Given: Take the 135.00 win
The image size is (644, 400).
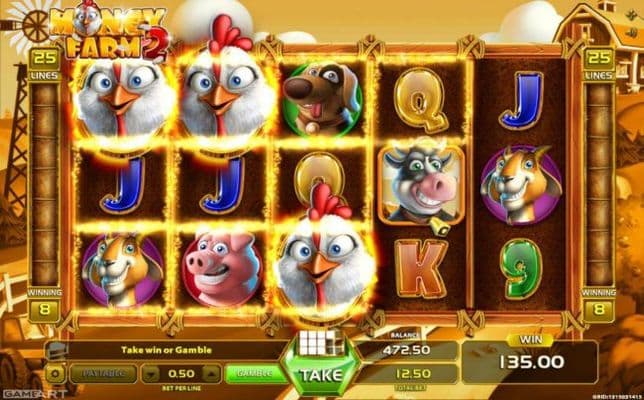Looking at the screenshot, I should tap(321, 375).
